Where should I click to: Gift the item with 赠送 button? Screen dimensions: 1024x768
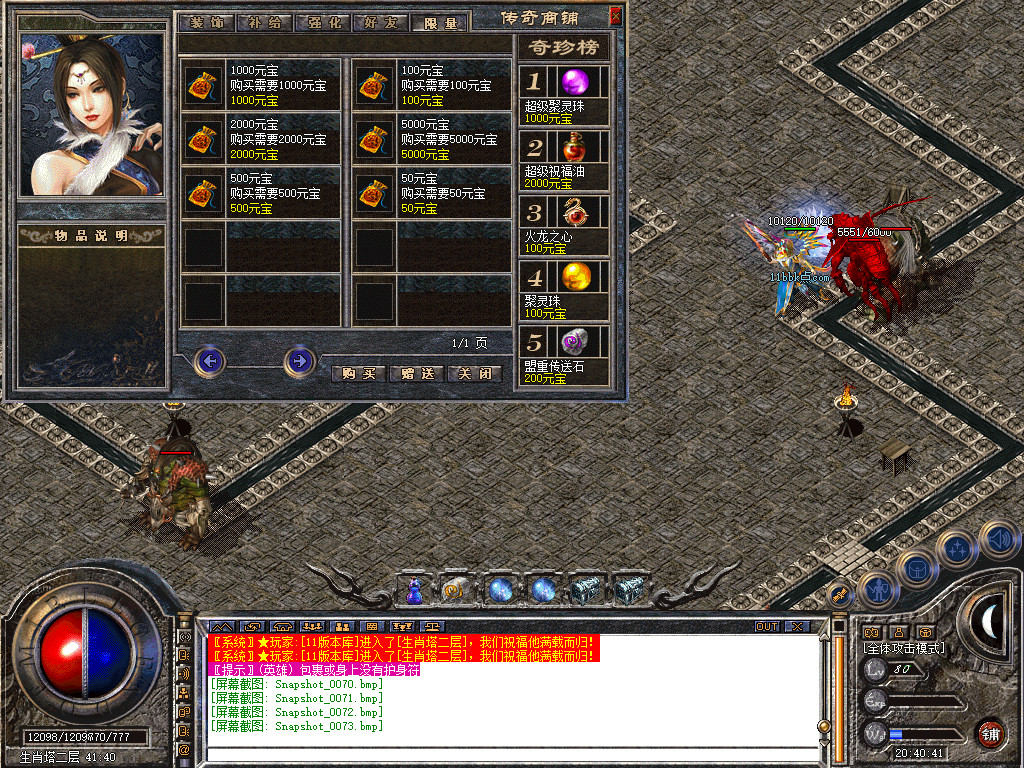point(415,373)
